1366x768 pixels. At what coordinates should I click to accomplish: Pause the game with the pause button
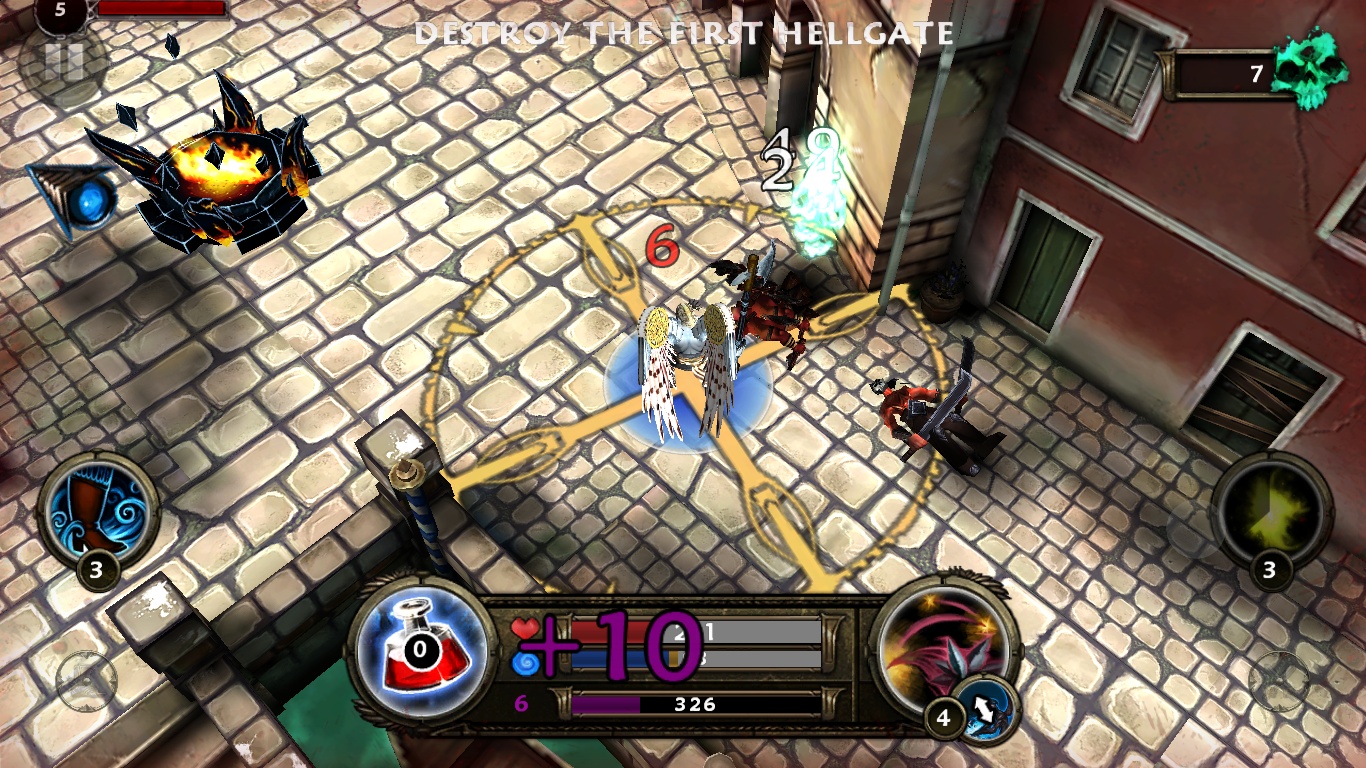coord(63,63)
